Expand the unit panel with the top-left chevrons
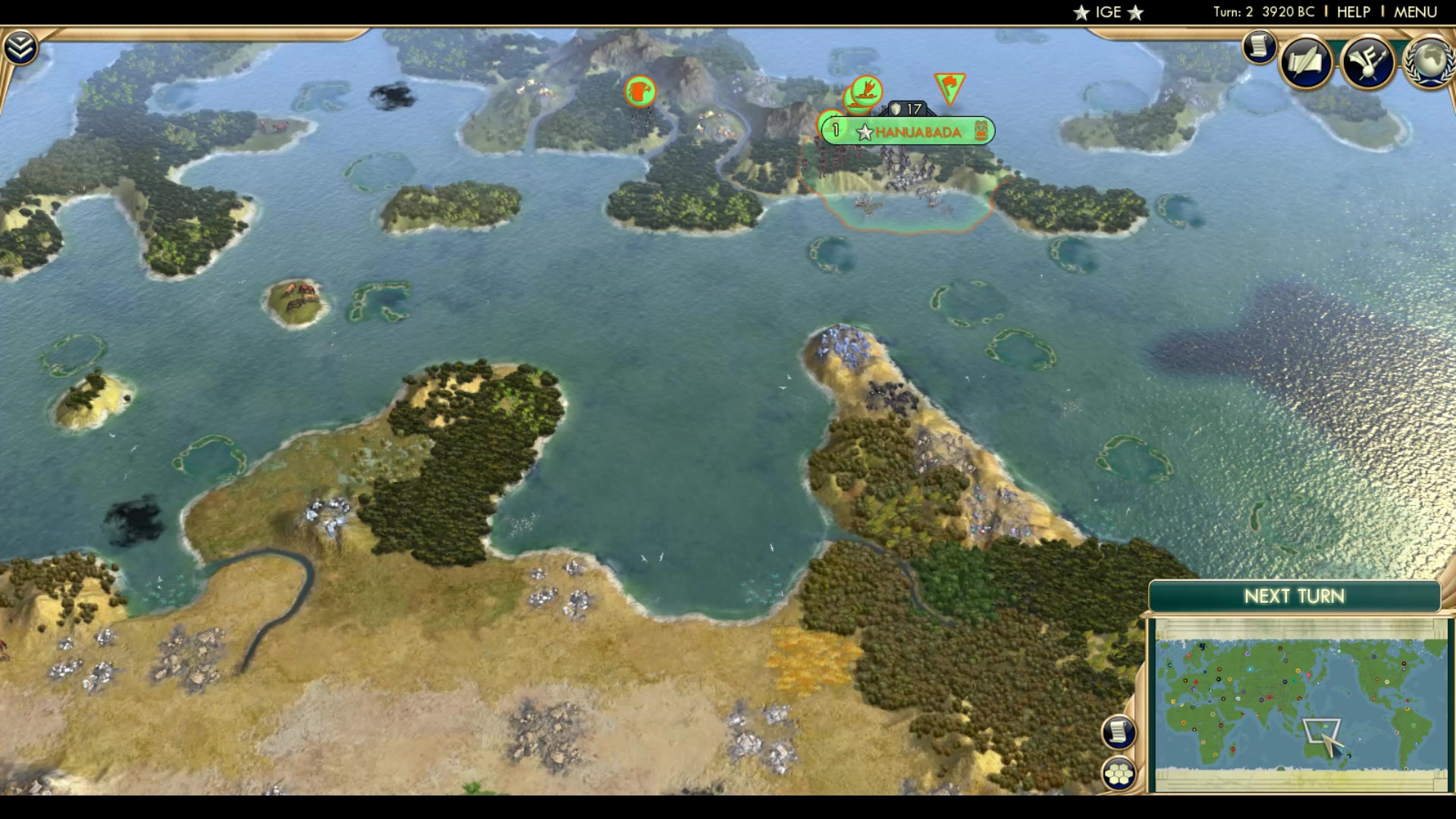 tap(22, 47)
